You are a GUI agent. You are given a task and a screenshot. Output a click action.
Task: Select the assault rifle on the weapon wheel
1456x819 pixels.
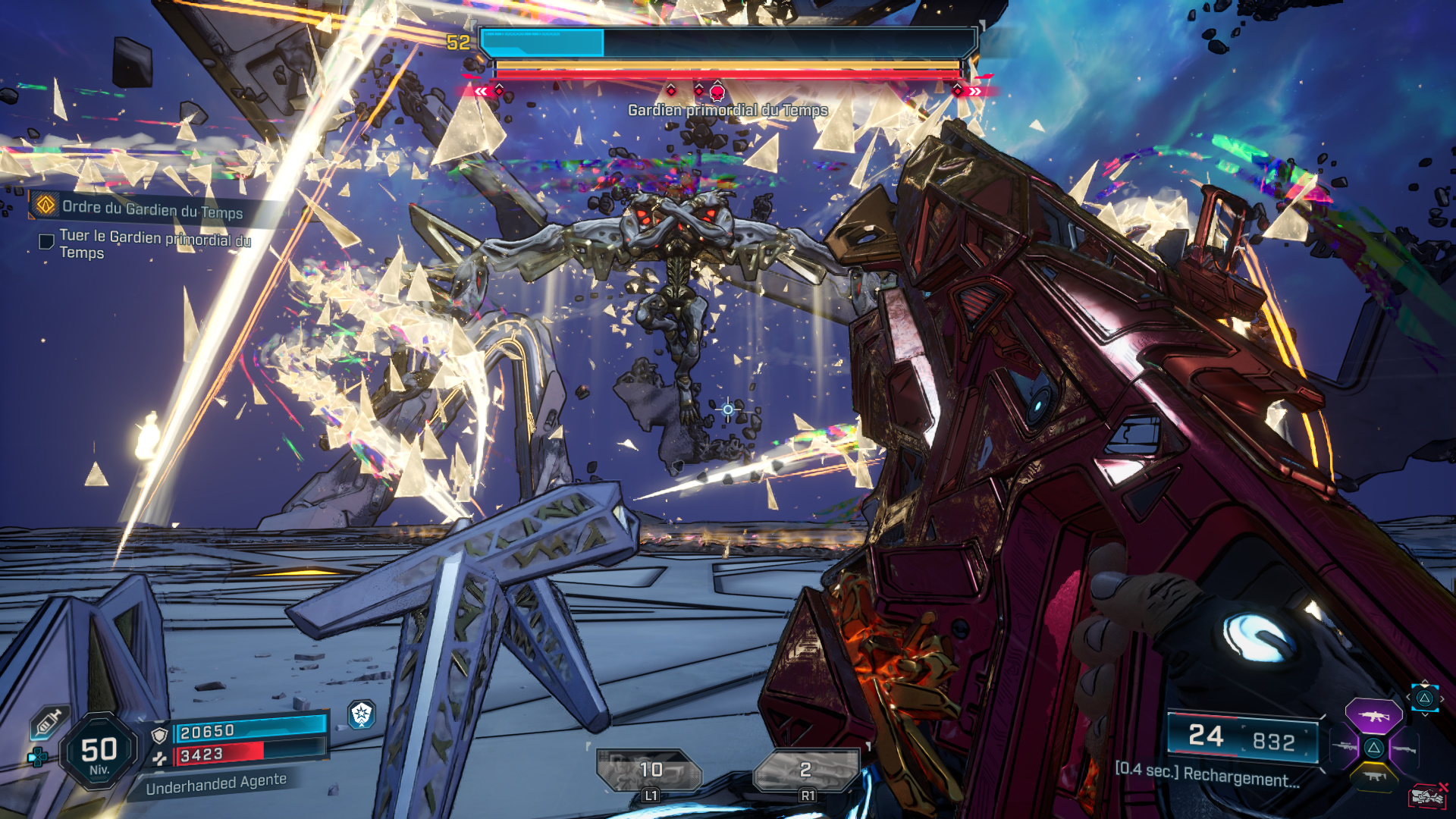[x=1374, y=716]
